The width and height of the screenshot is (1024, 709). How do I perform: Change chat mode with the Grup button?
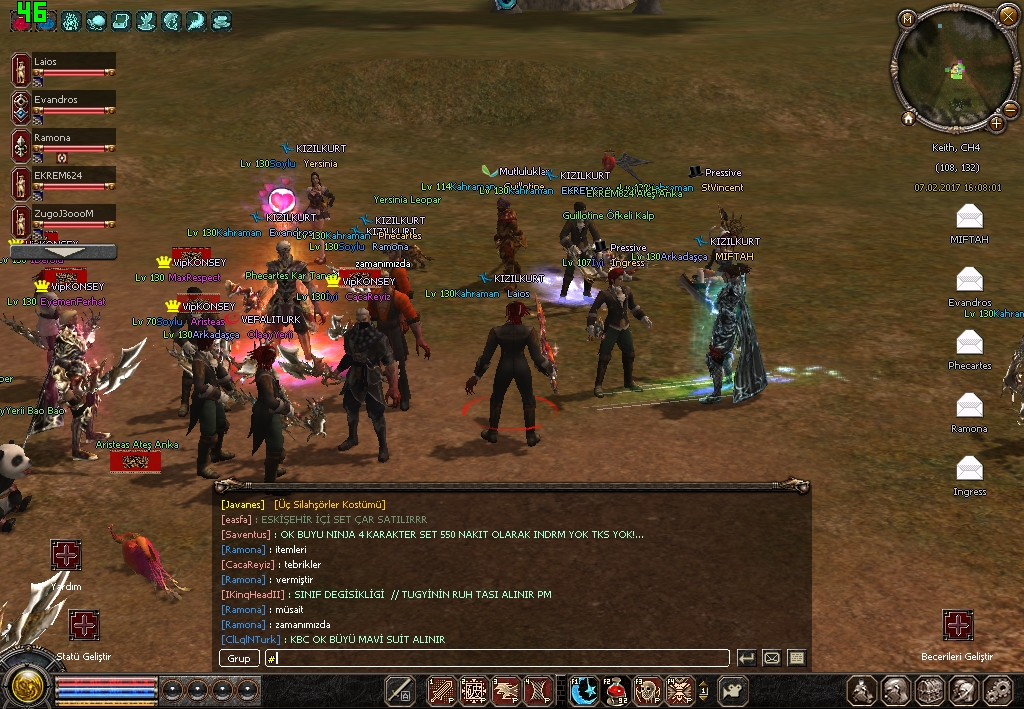(239, 659)
